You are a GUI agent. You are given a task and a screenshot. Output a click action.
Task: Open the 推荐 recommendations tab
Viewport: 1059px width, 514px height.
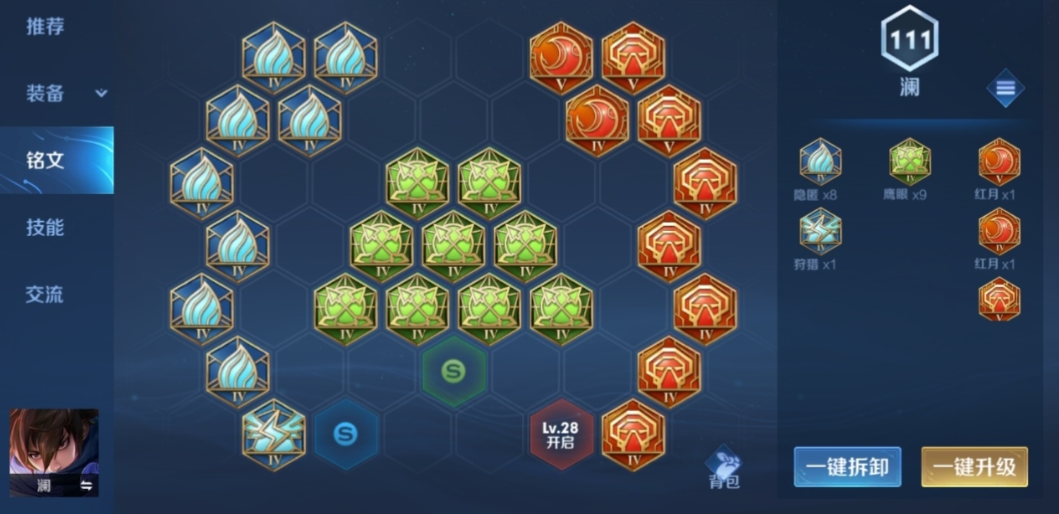pos(46,27)
